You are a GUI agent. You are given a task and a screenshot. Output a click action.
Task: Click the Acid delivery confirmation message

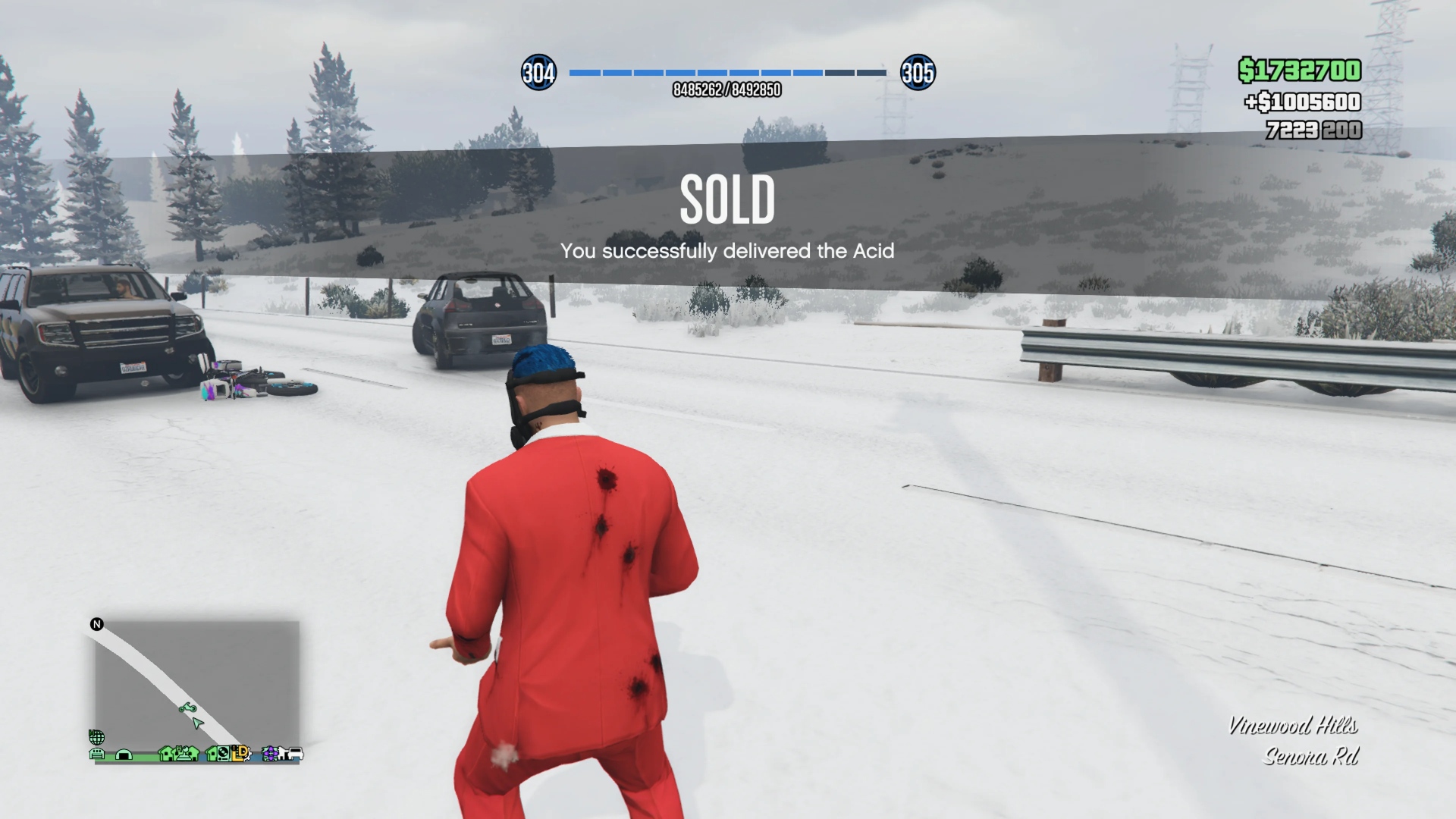pyautogui.click(x=727, y=251)
